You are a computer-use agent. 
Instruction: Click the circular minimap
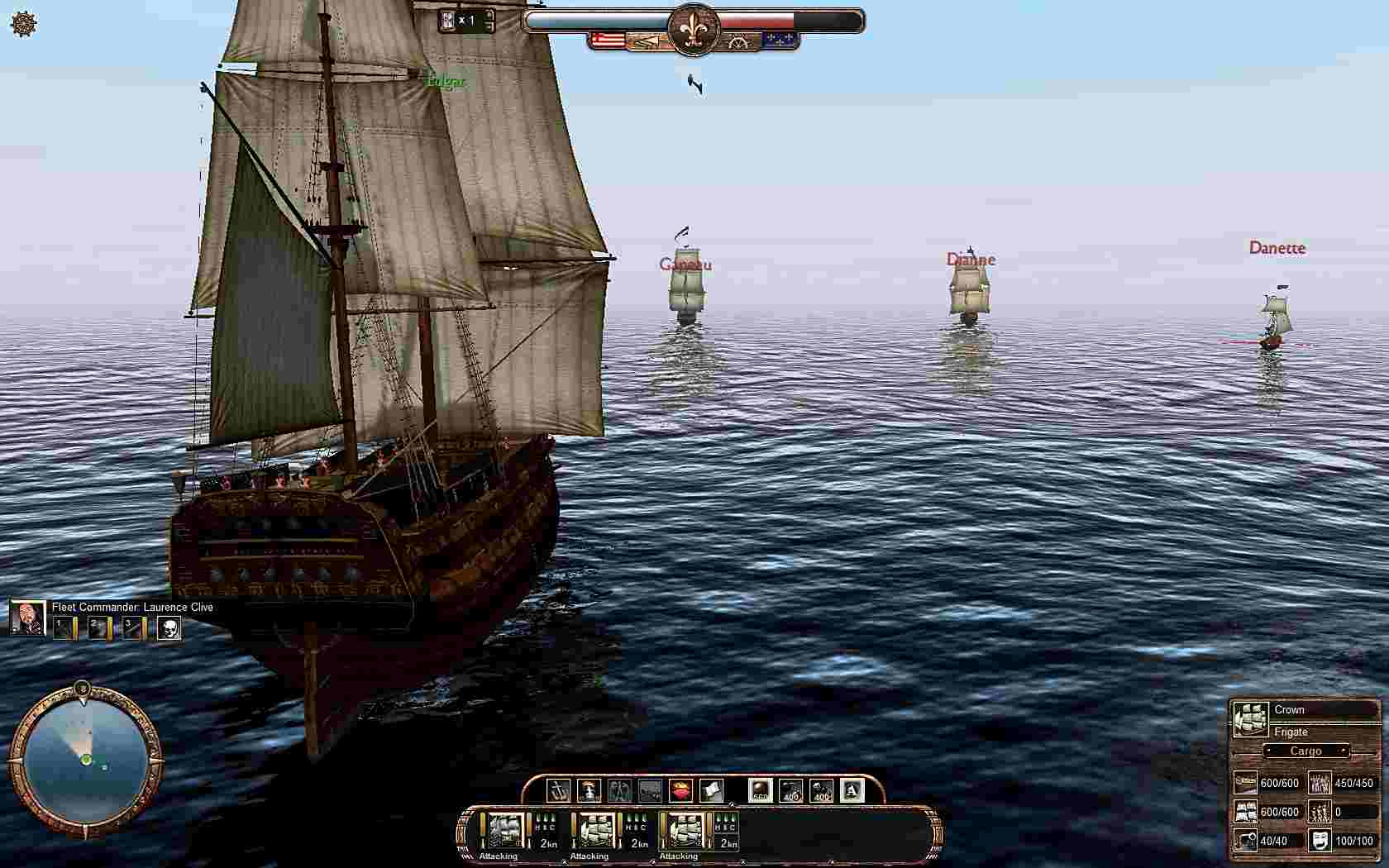(84, 758)
